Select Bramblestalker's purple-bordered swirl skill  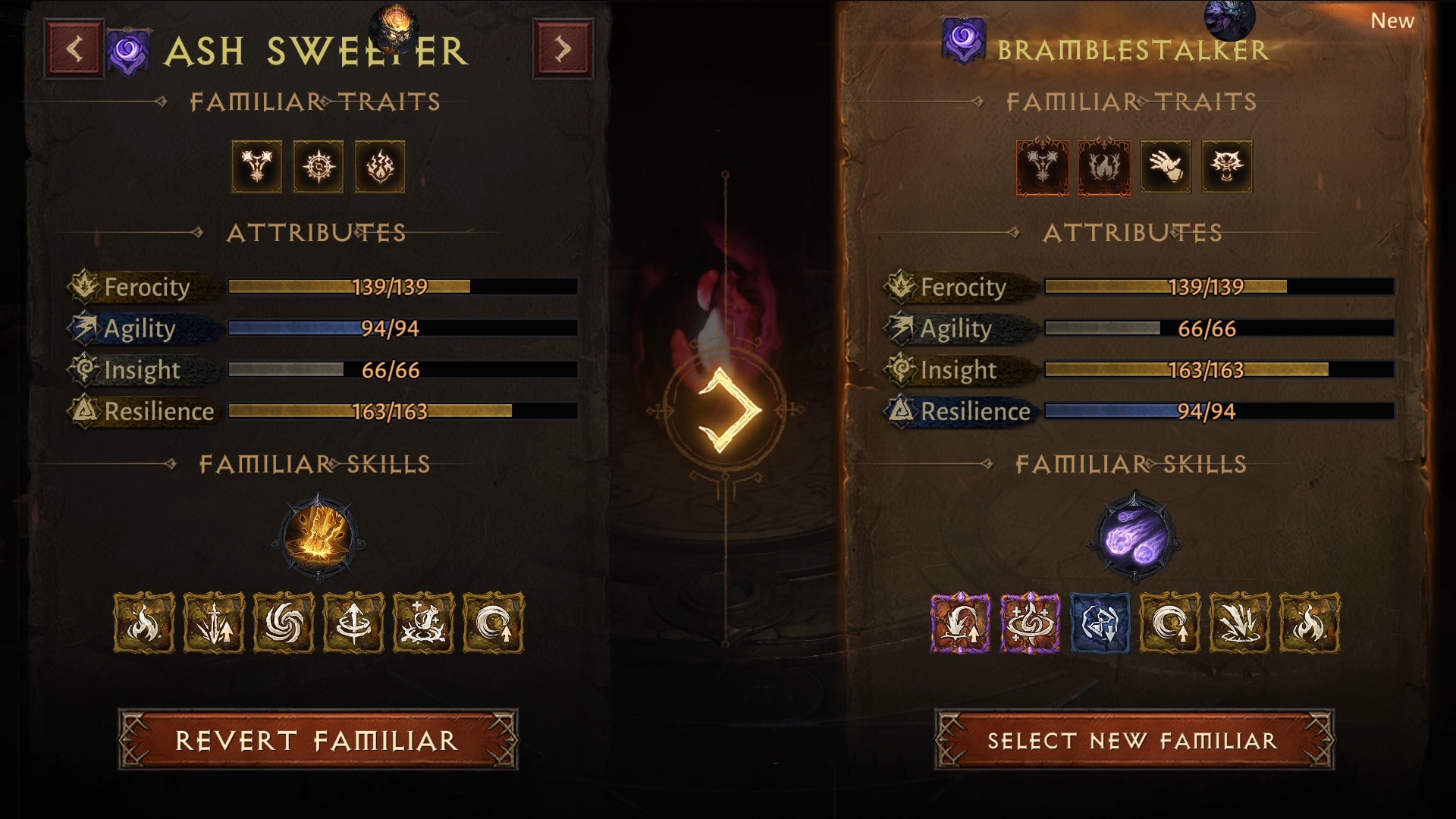click(x=1030, y=623)
